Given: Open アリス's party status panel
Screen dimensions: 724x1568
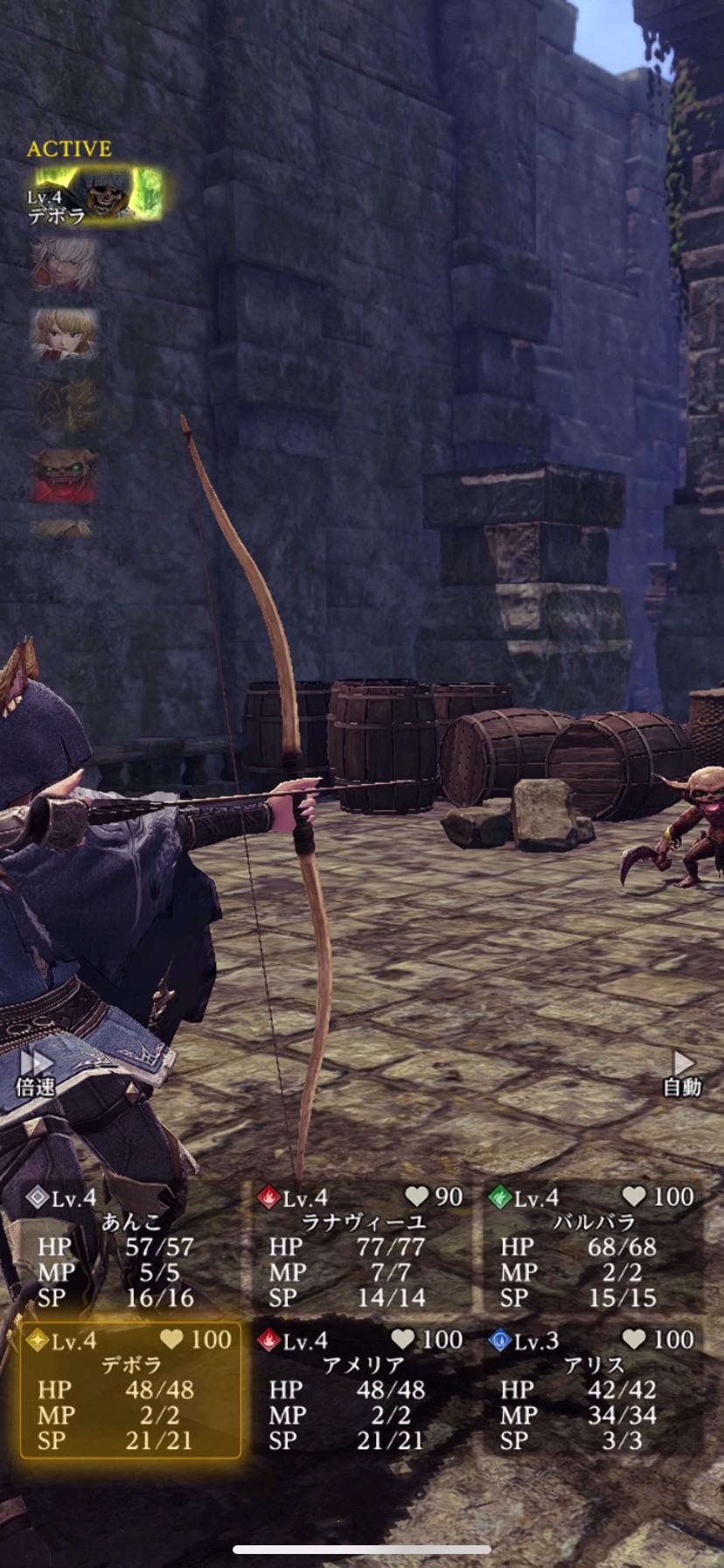Looking at the screenshot, I should point(594,1389).
